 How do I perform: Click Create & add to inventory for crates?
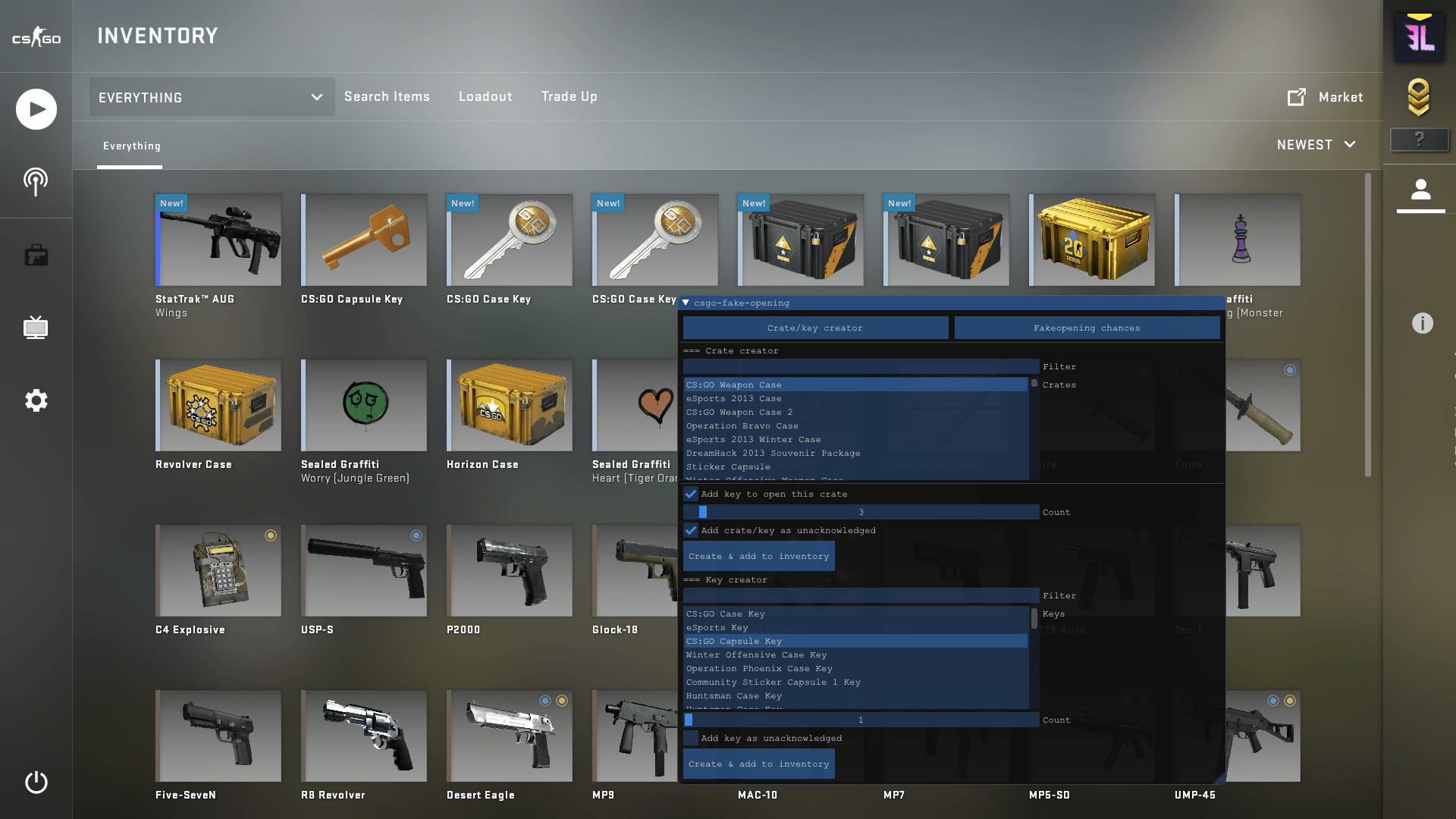758,556
